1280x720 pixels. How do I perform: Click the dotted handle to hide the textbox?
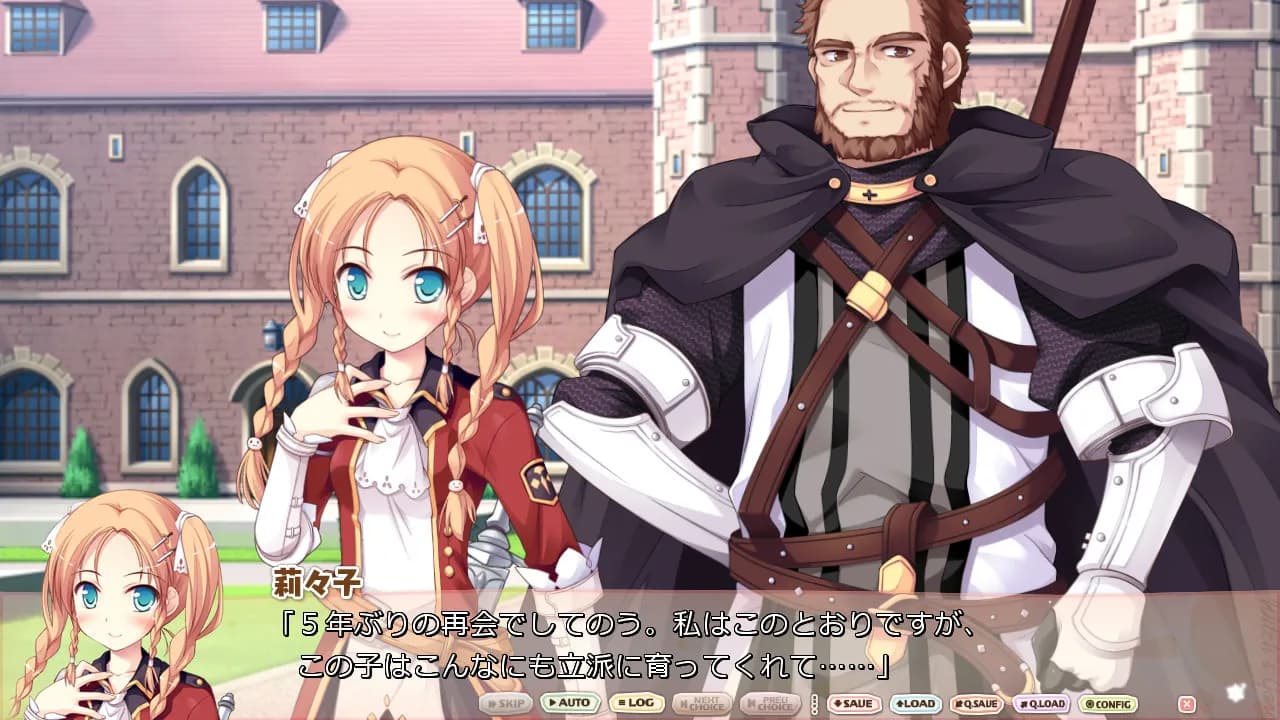[816, 705]
